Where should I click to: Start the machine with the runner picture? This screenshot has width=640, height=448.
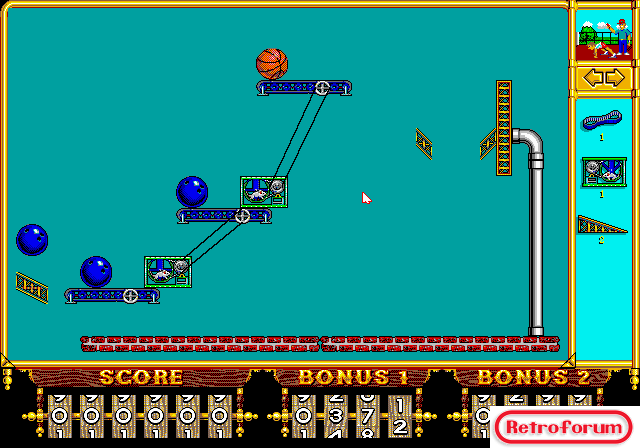click(x=603, y=36)
